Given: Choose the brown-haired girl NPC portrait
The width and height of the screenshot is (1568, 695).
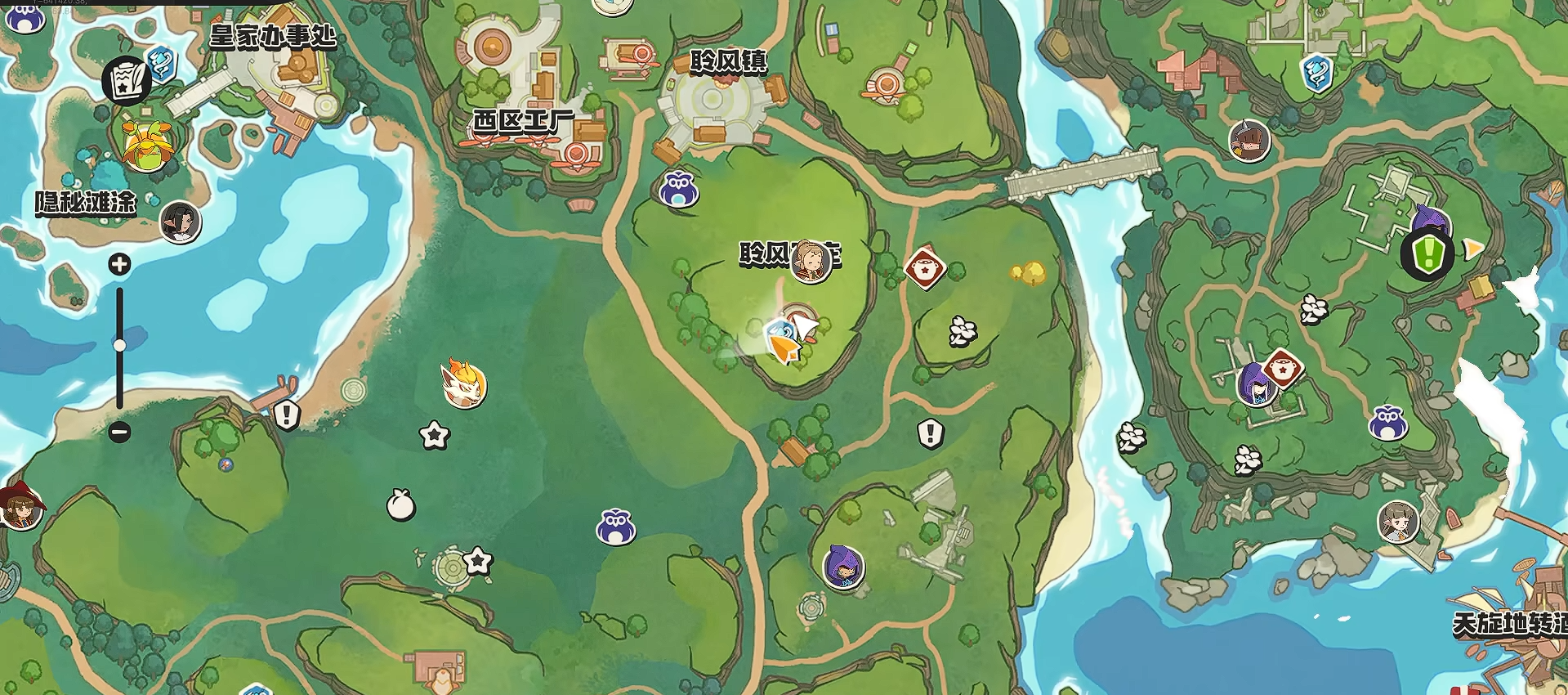Looking at the screenshot, I should (1398, 522).
